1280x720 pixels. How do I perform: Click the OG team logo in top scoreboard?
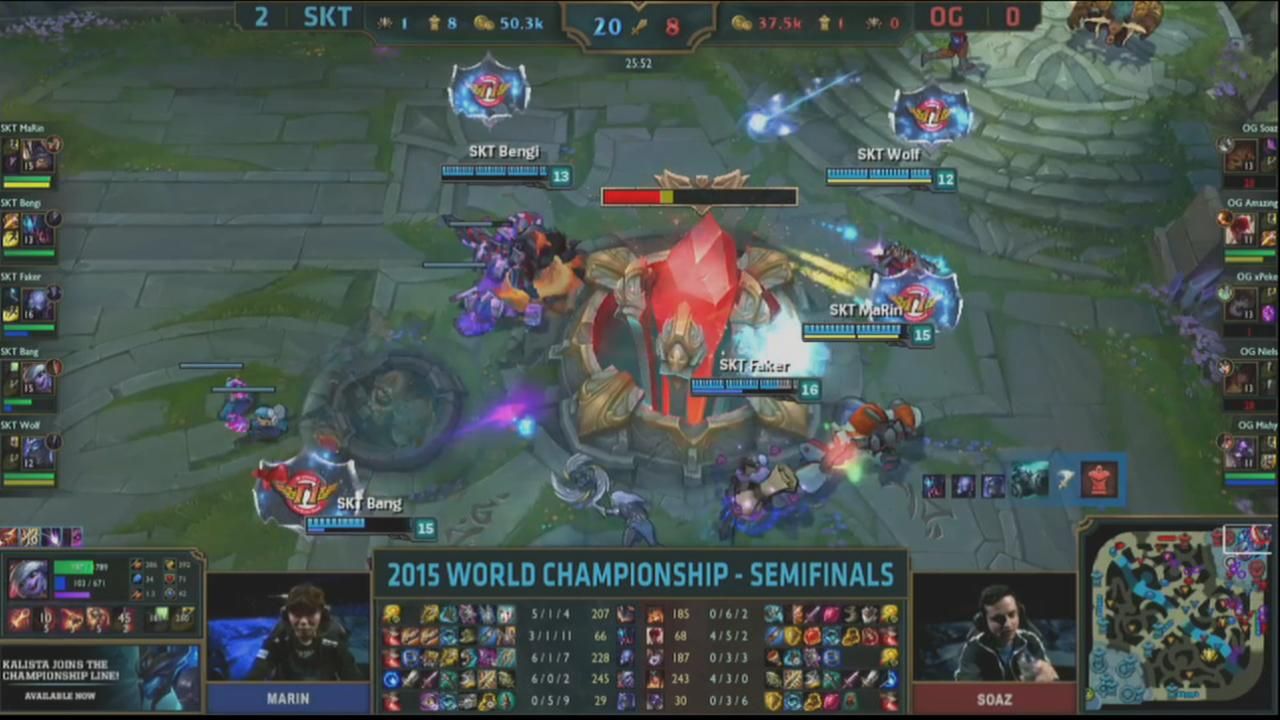point(946,17)
